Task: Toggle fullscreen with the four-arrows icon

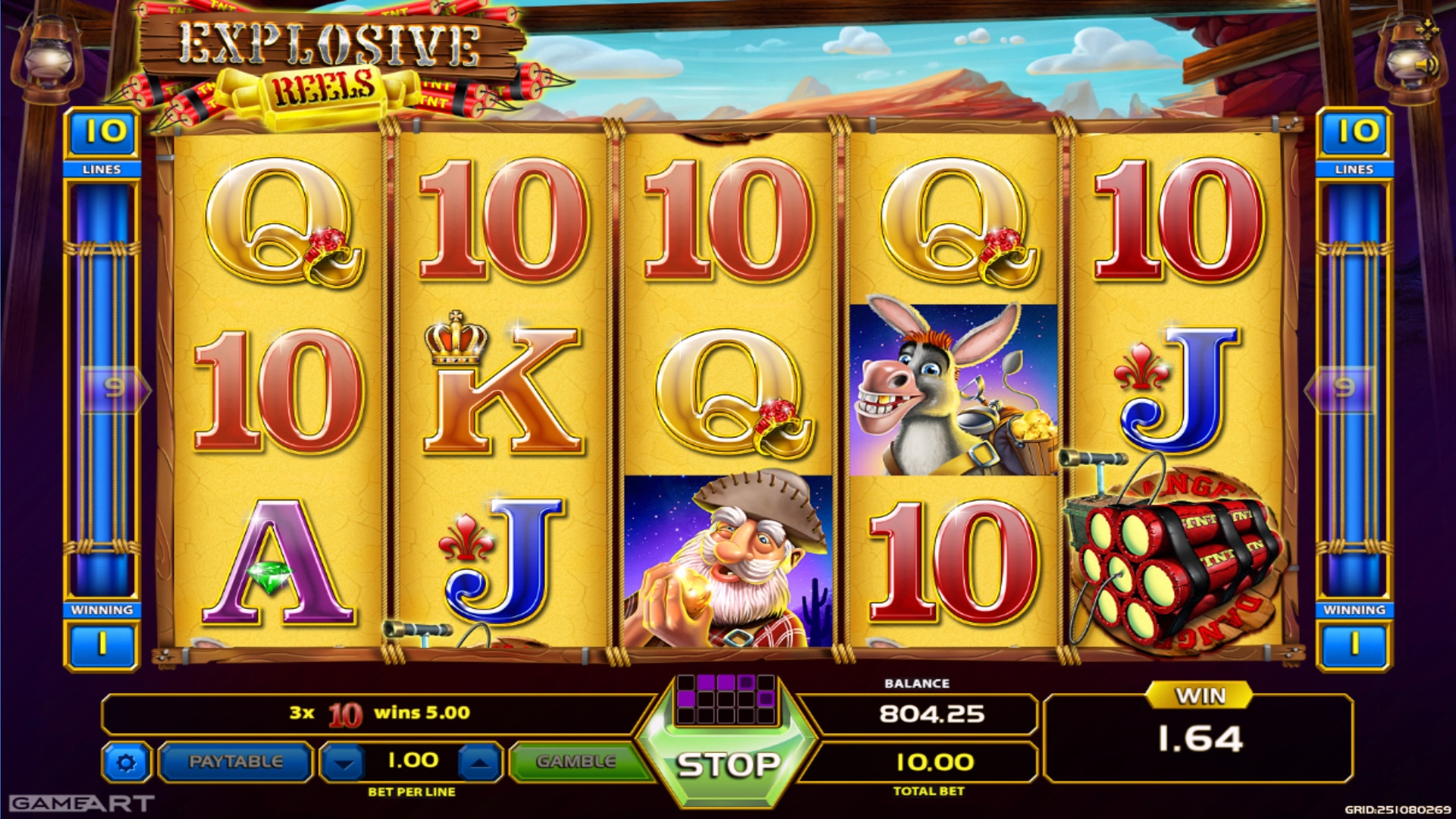Action: 1428,29
